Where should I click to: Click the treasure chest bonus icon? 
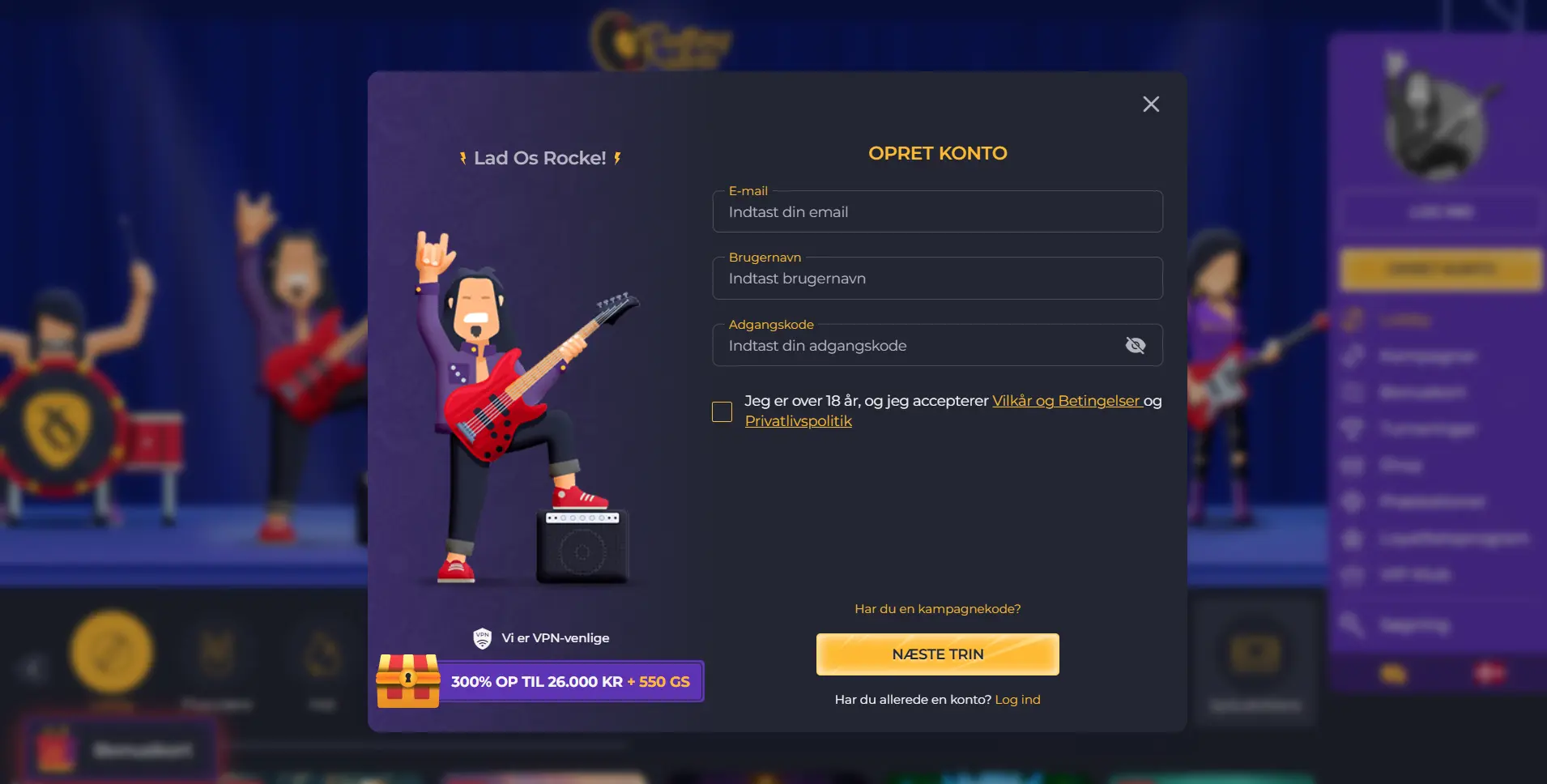[407, 681]
